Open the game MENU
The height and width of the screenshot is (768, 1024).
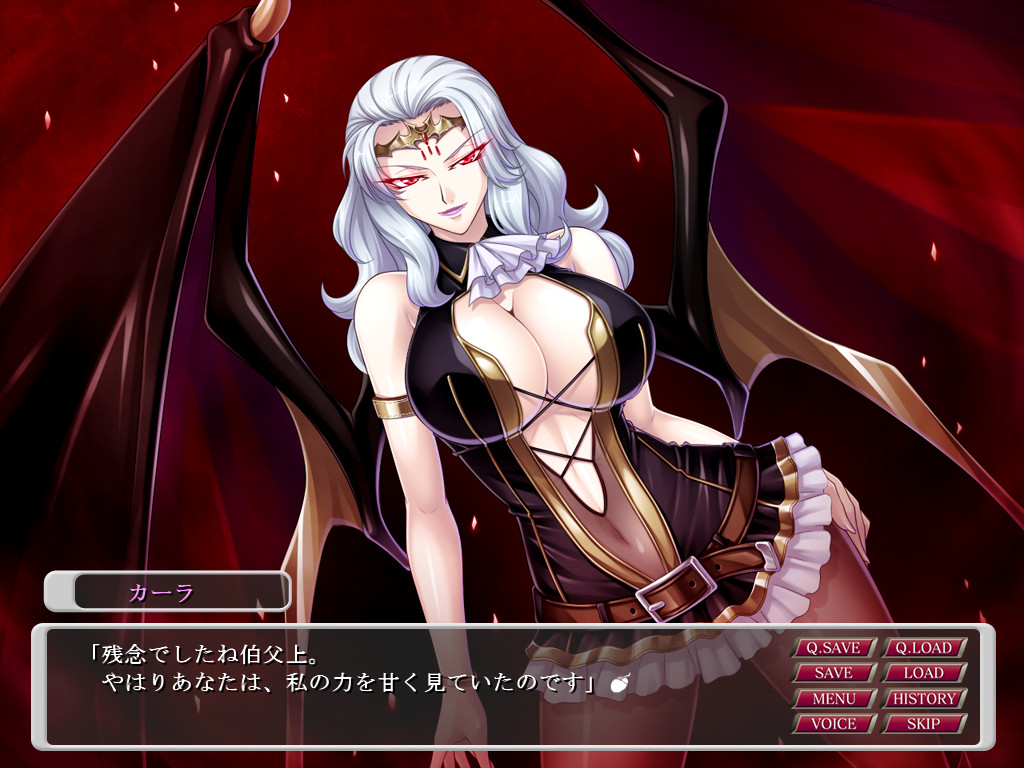(x=833, y=698)
